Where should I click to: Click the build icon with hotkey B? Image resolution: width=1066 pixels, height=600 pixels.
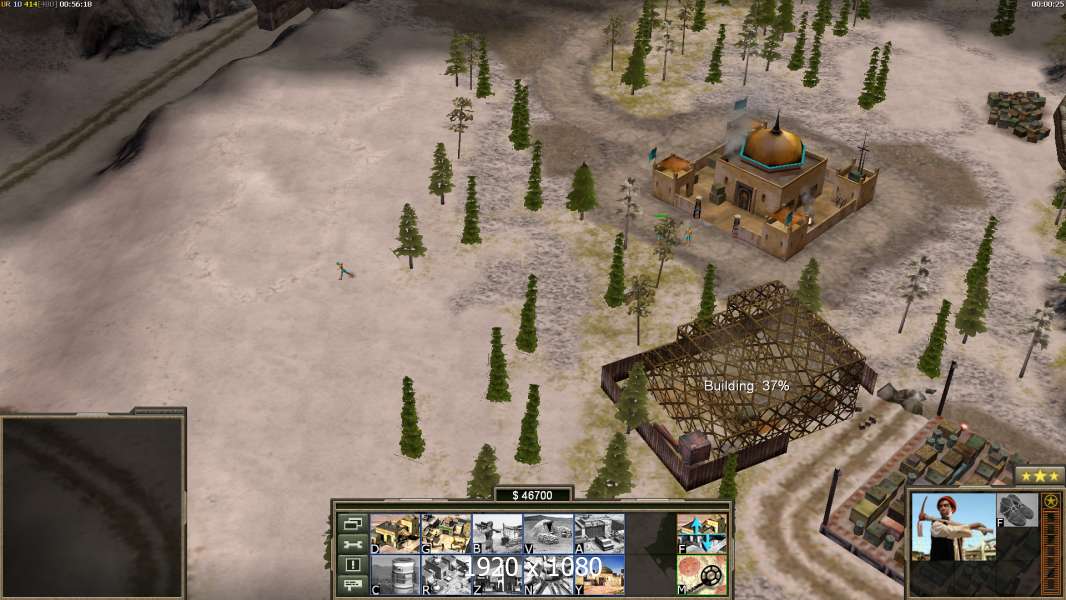(x=497, y=533)
